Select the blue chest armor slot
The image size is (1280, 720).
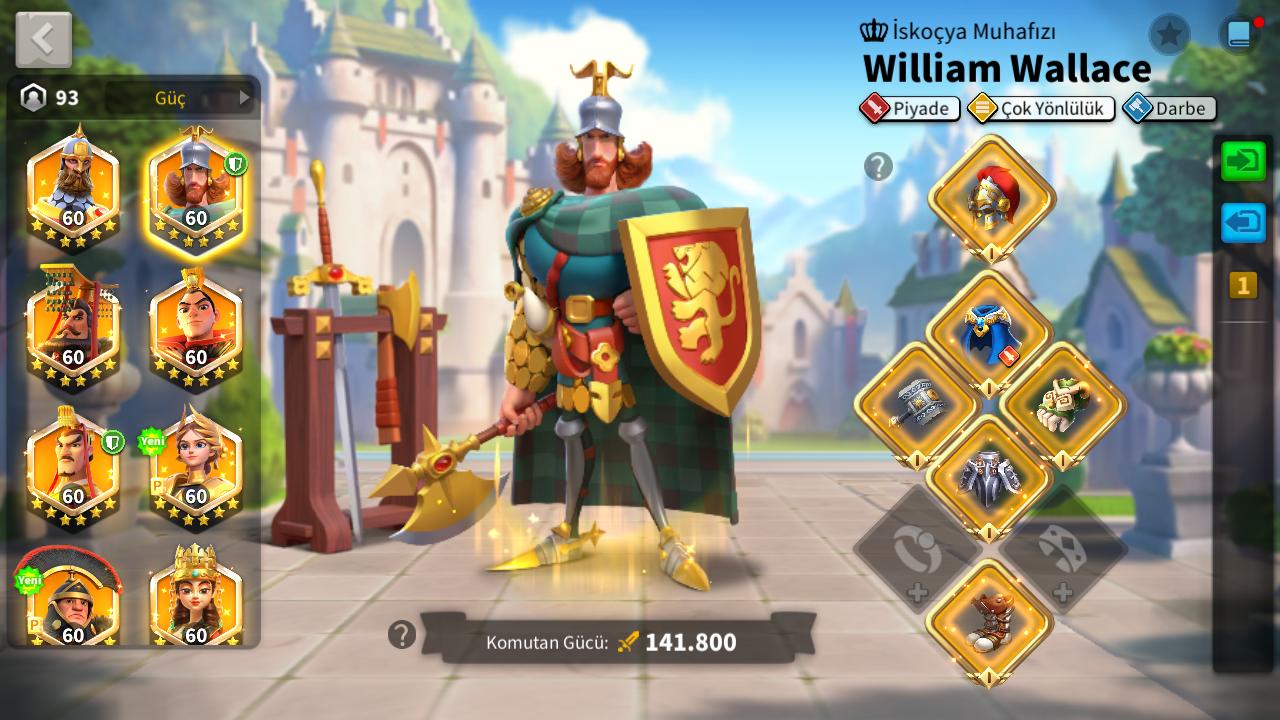[x=989, y=334]
